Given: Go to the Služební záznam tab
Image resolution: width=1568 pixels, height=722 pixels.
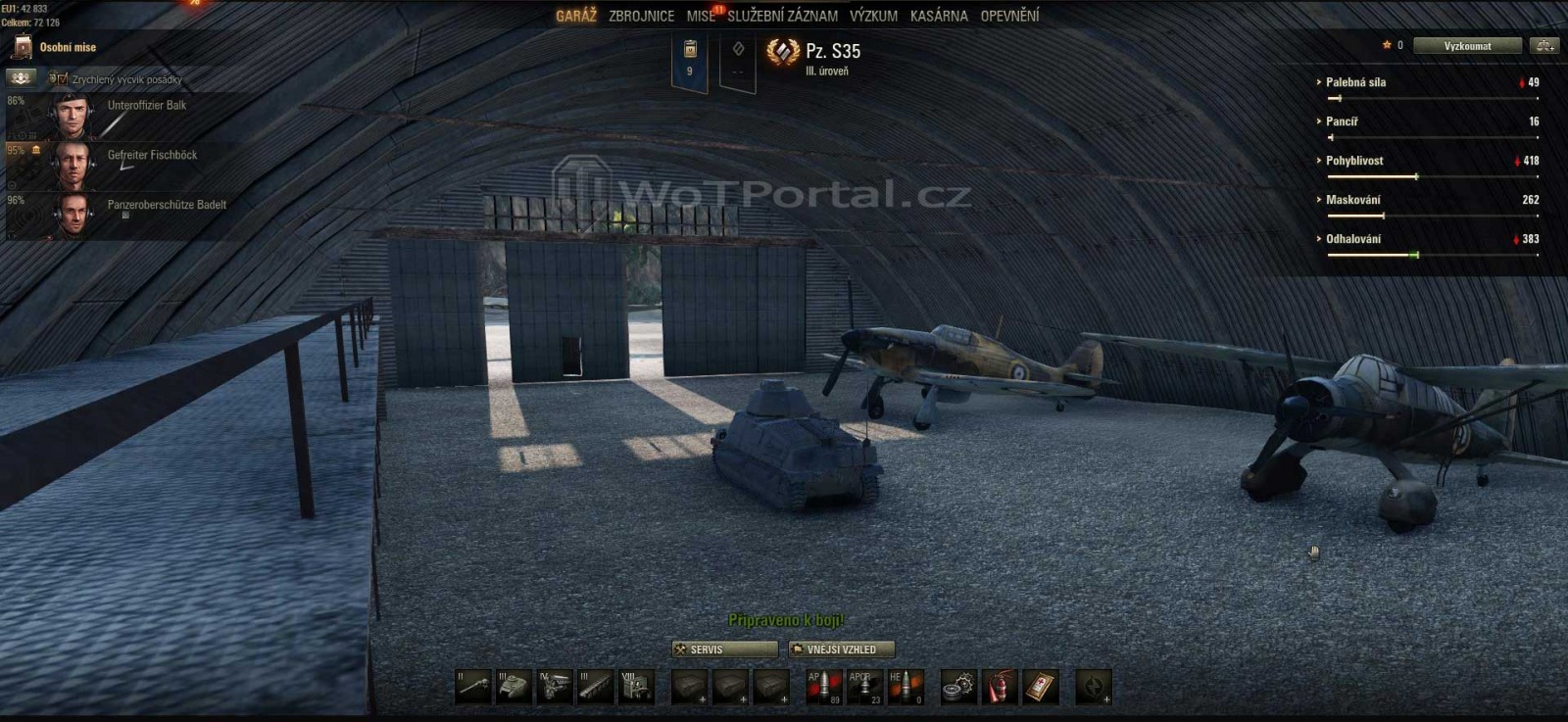Looking at the screenshot, I should [782, 16].
